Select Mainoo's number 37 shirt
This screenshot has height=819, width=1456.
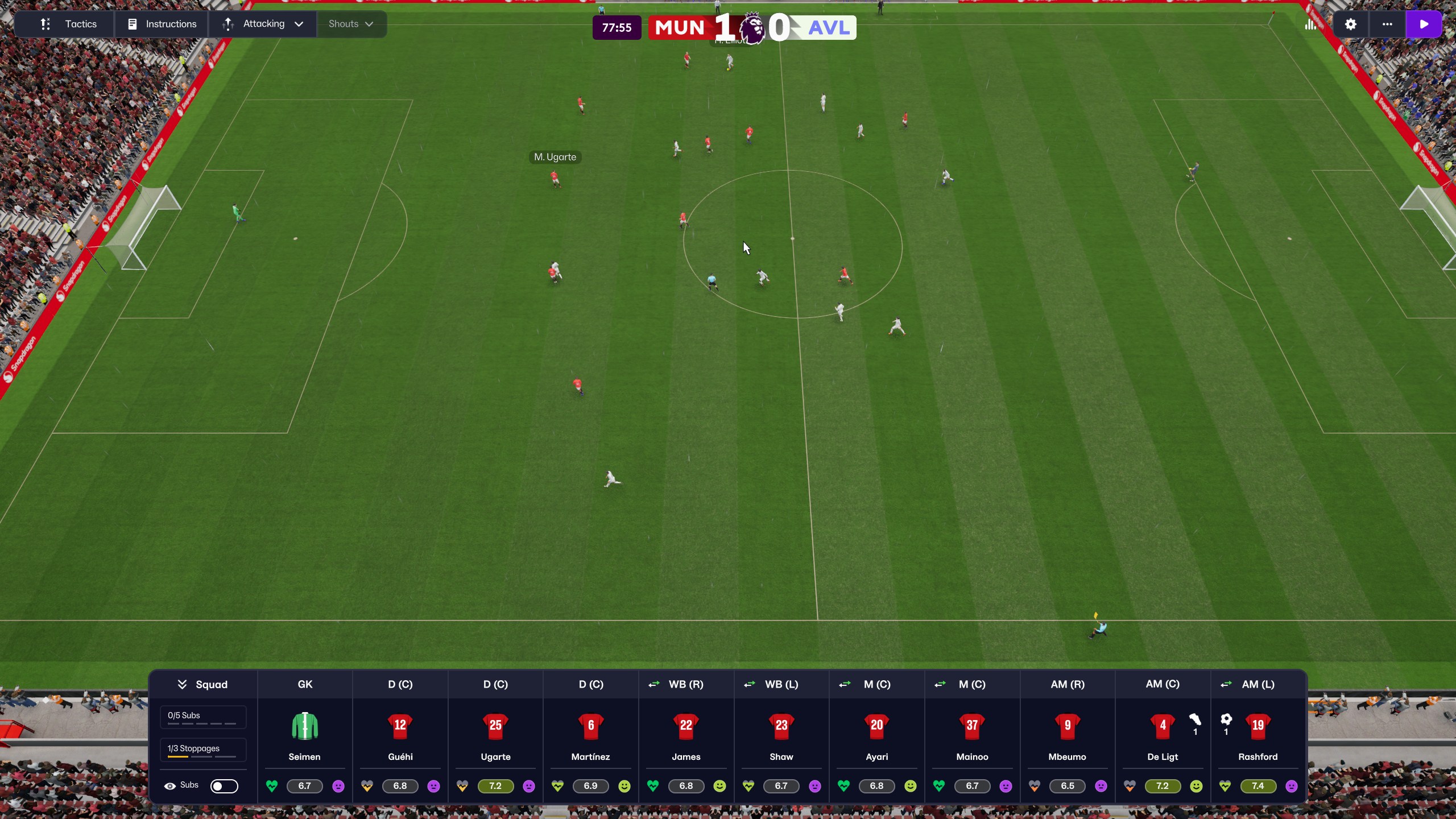click(972, 726)
